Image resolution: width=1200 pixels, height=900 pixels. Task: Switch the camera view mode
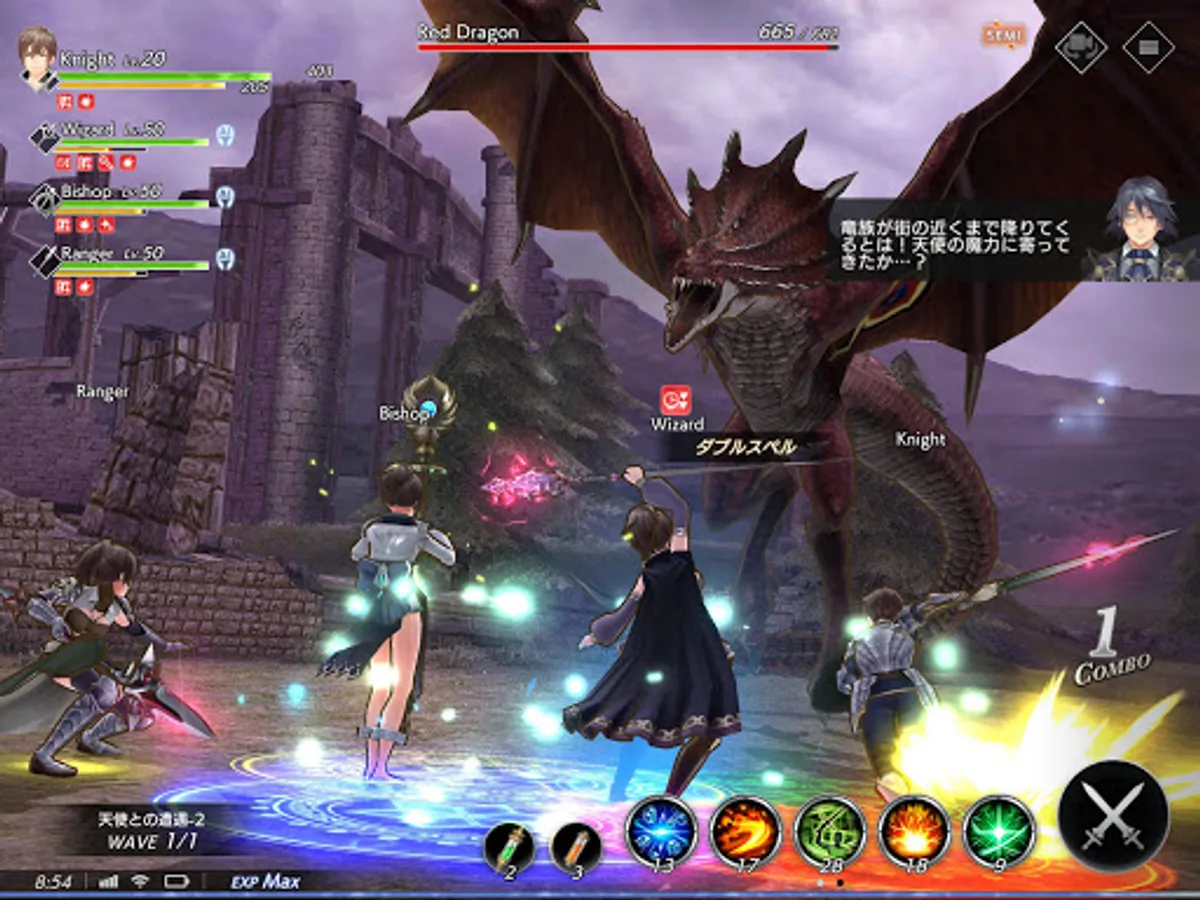[1081, 46]
